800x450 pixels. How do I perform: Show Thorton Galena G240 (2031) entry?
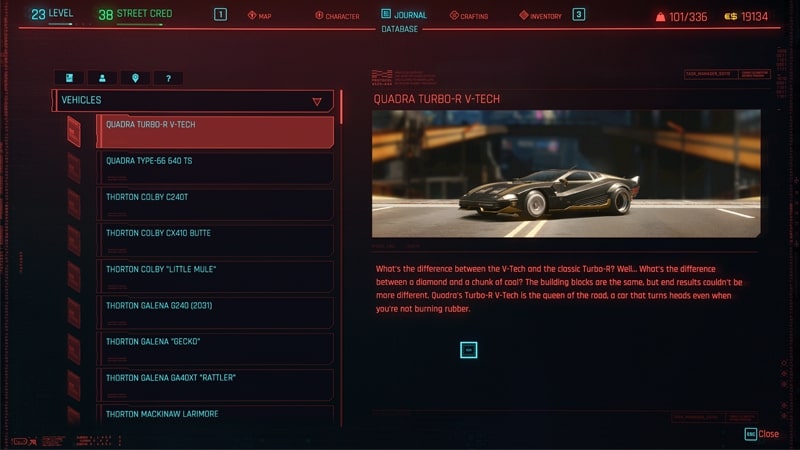click(x=214, y=312)
